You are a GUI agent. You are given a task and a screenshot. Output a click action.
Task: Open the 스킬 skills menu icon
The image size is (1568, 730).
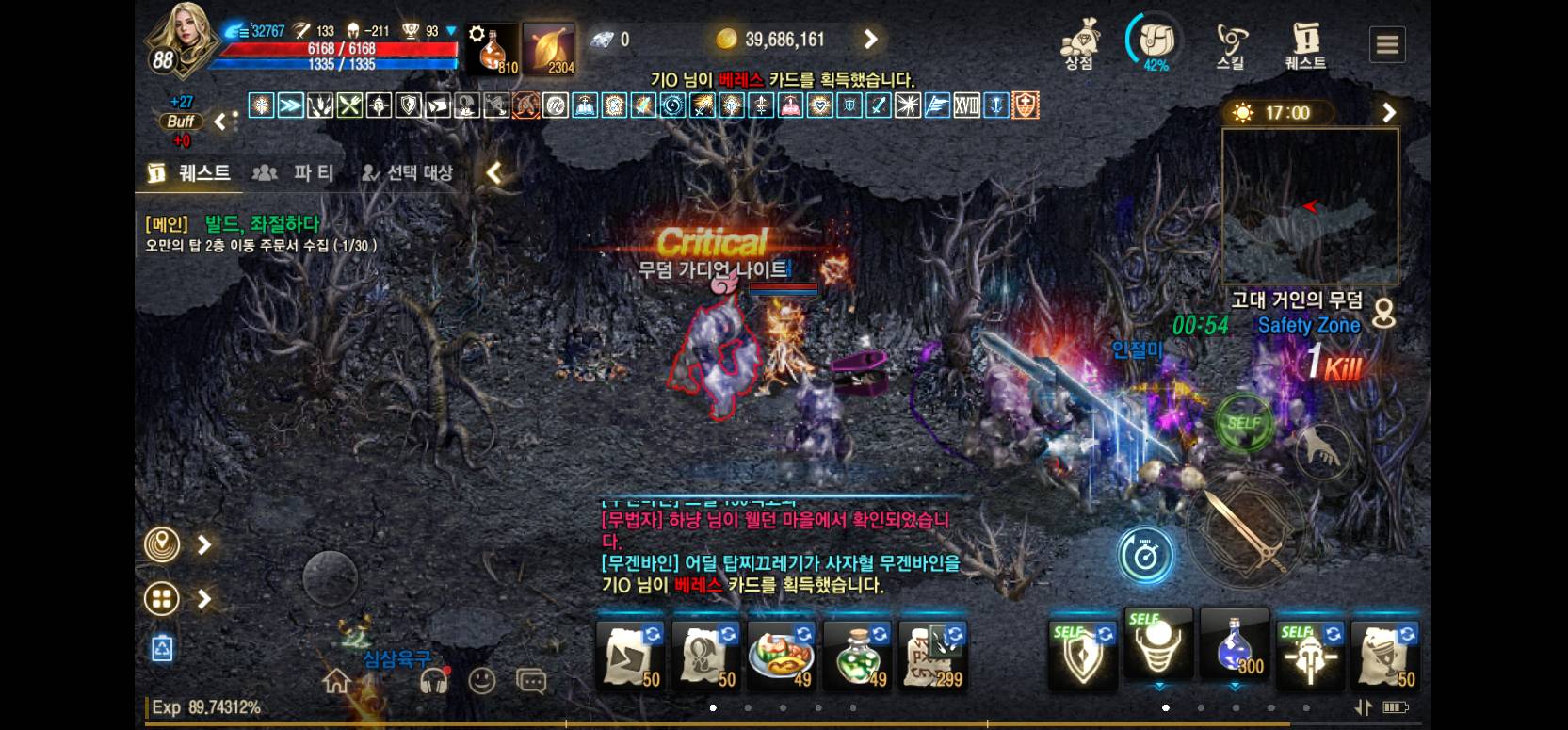1232,40
